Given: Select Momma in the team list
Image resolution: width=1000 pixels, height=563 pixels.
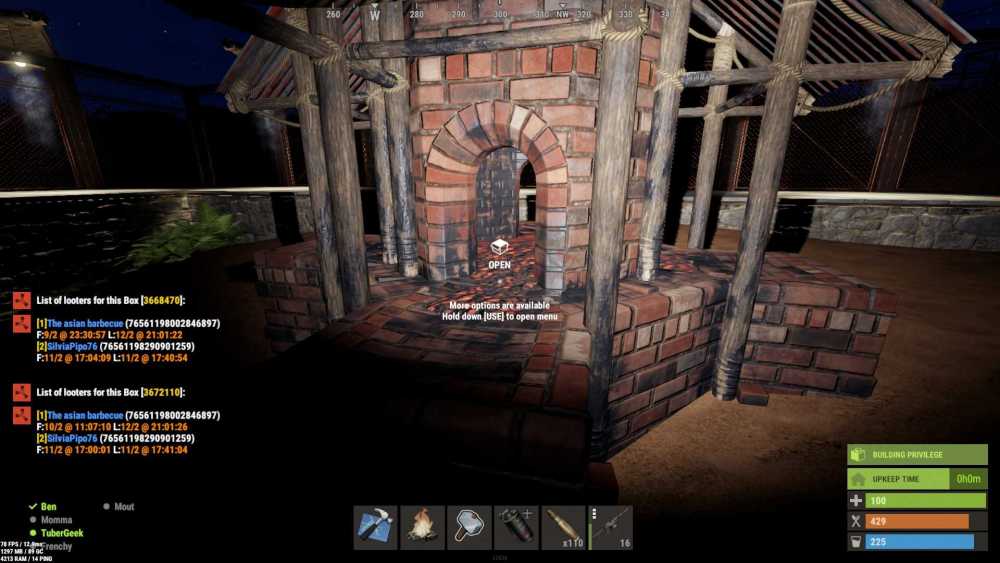Looking at the screenshot, I should coord(55,520).
